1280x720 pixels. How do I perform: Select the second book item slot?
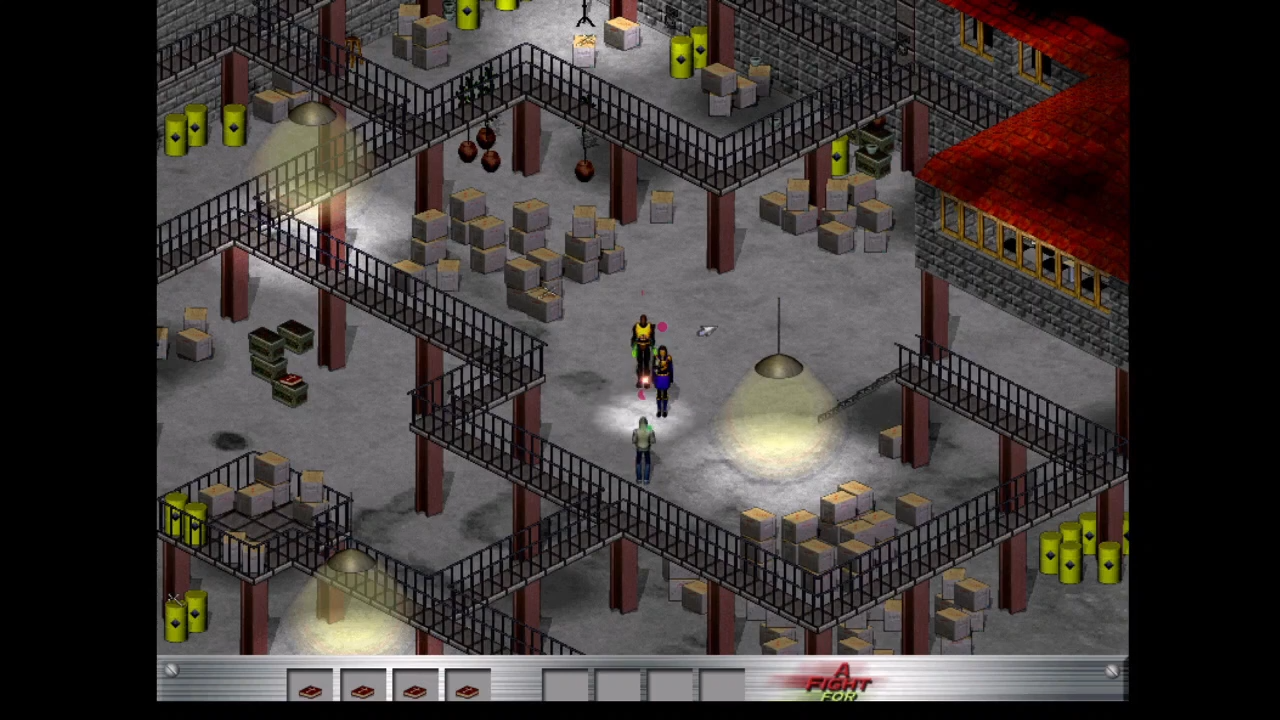pos(362,687)
